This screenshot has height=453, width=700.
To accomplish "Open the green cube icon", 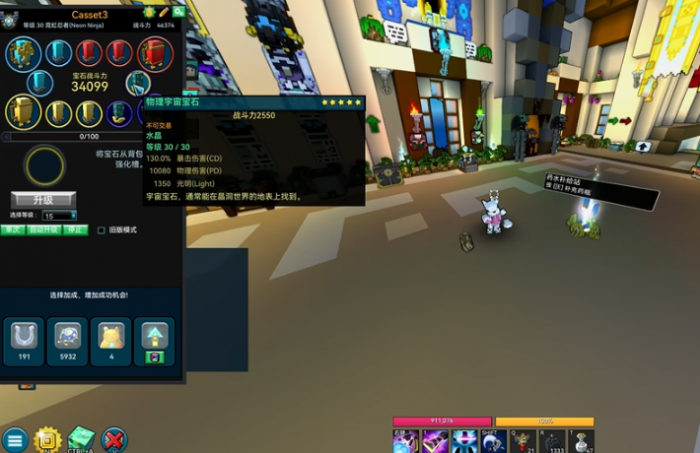I will (x=81, y=438).
